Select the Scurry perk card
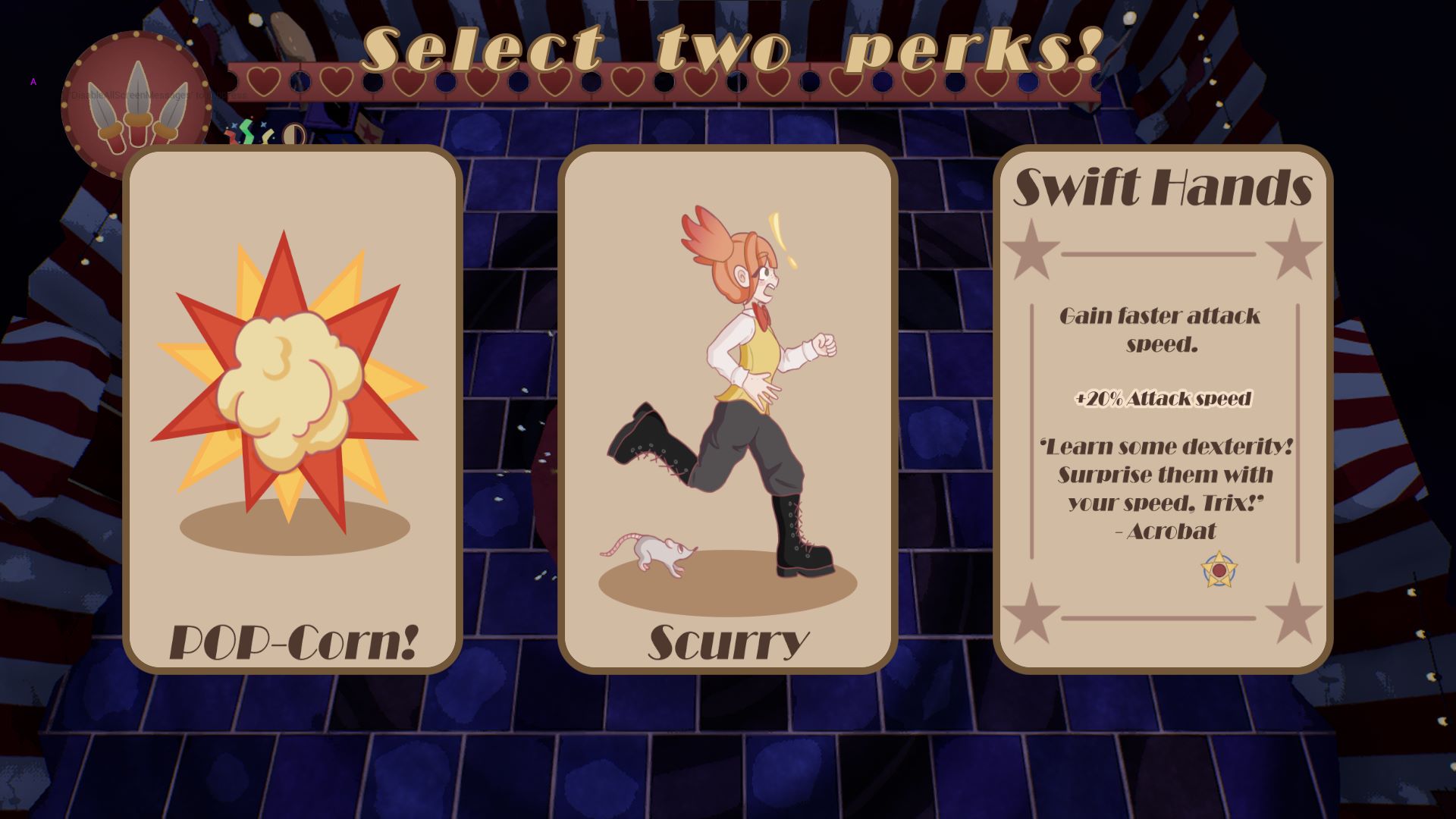This screenshot has width=1456, height=819. coord(728,409)
